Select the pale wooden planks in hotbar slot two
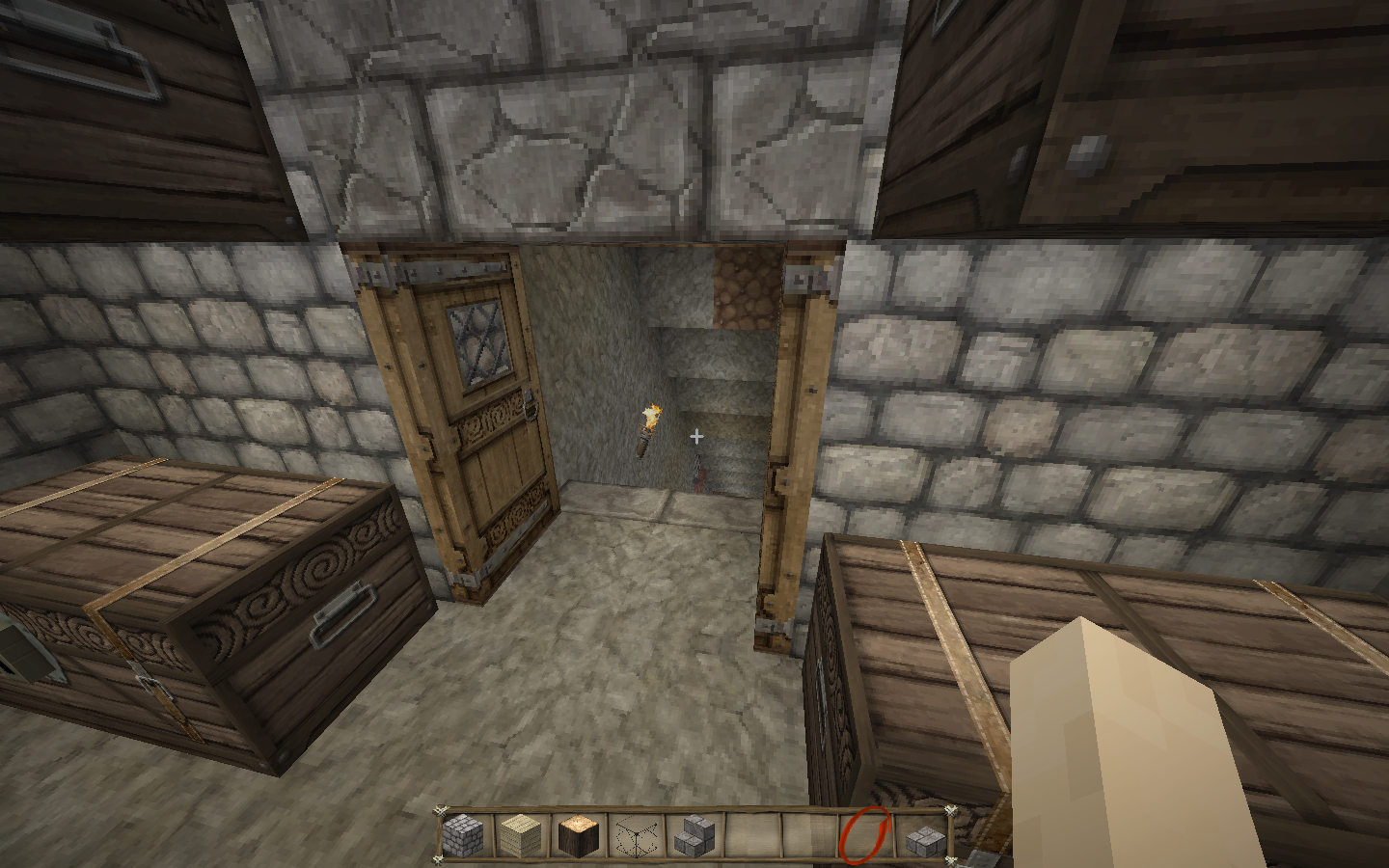Image resolution: width=1389 pixels, height=868 pixels. pos(519,835)
